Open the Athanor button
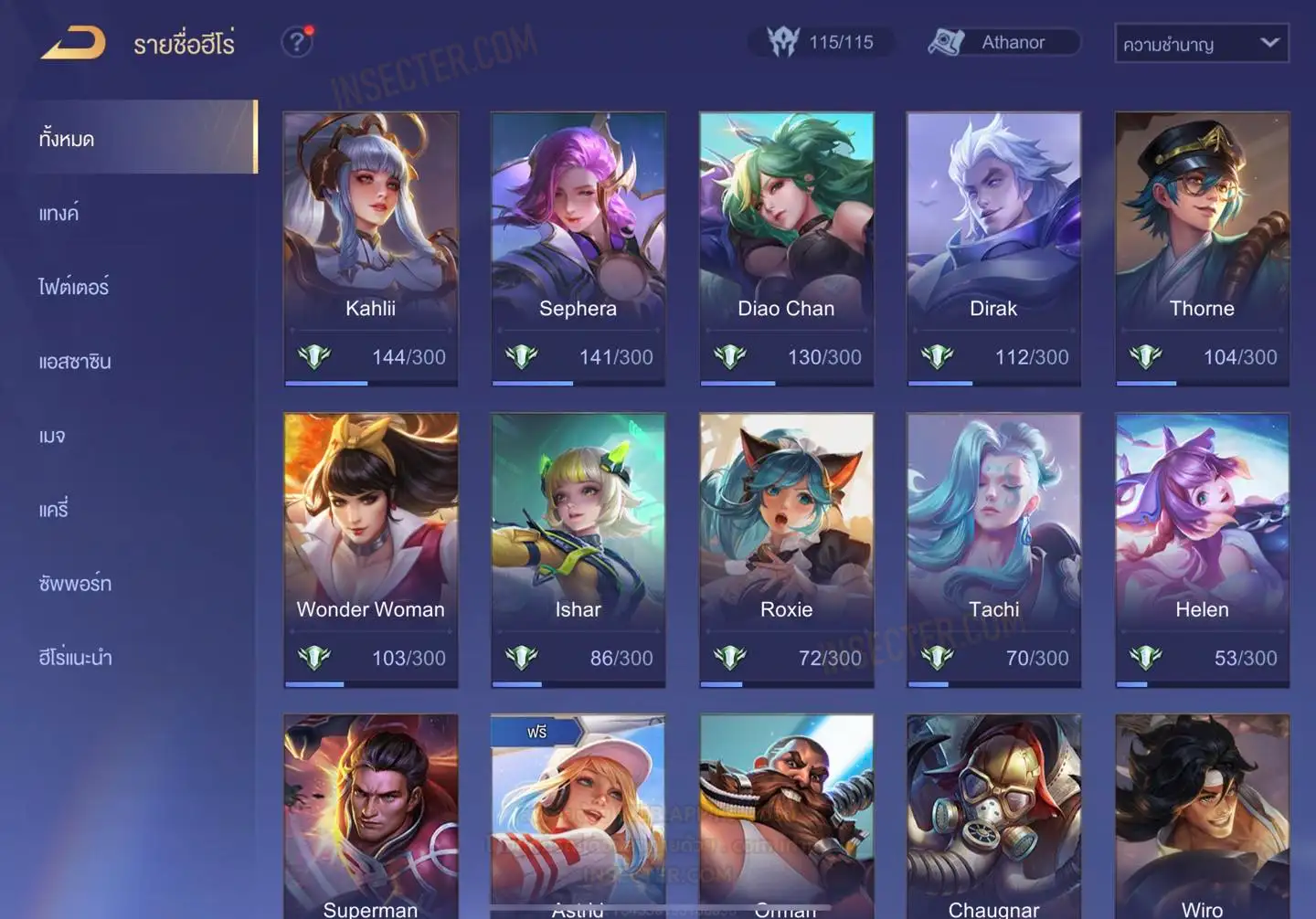The width and height of the screenshot is (1316, 919). (1003, 42)
